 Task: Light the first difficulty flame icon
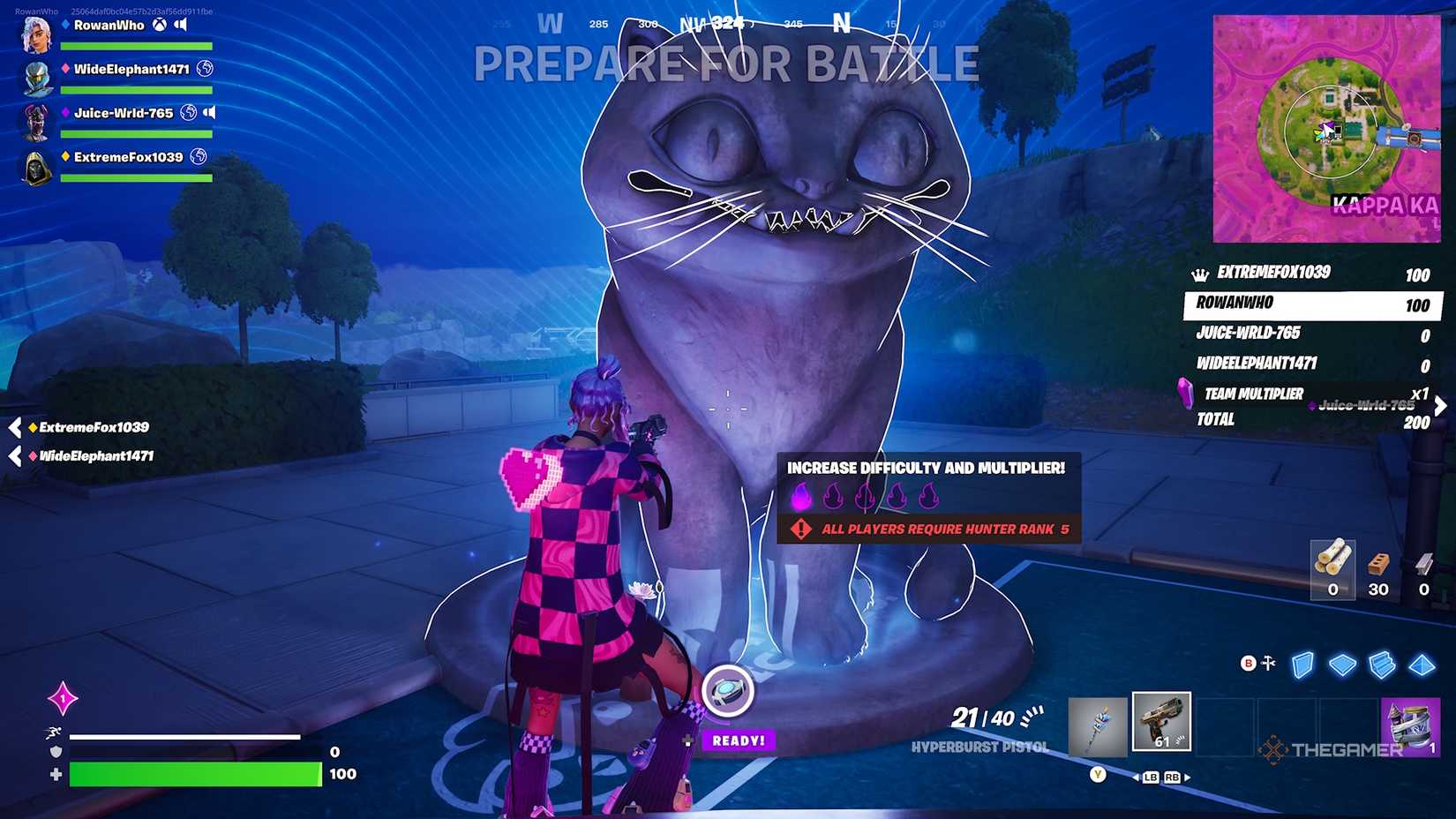(x=800, y=497)
